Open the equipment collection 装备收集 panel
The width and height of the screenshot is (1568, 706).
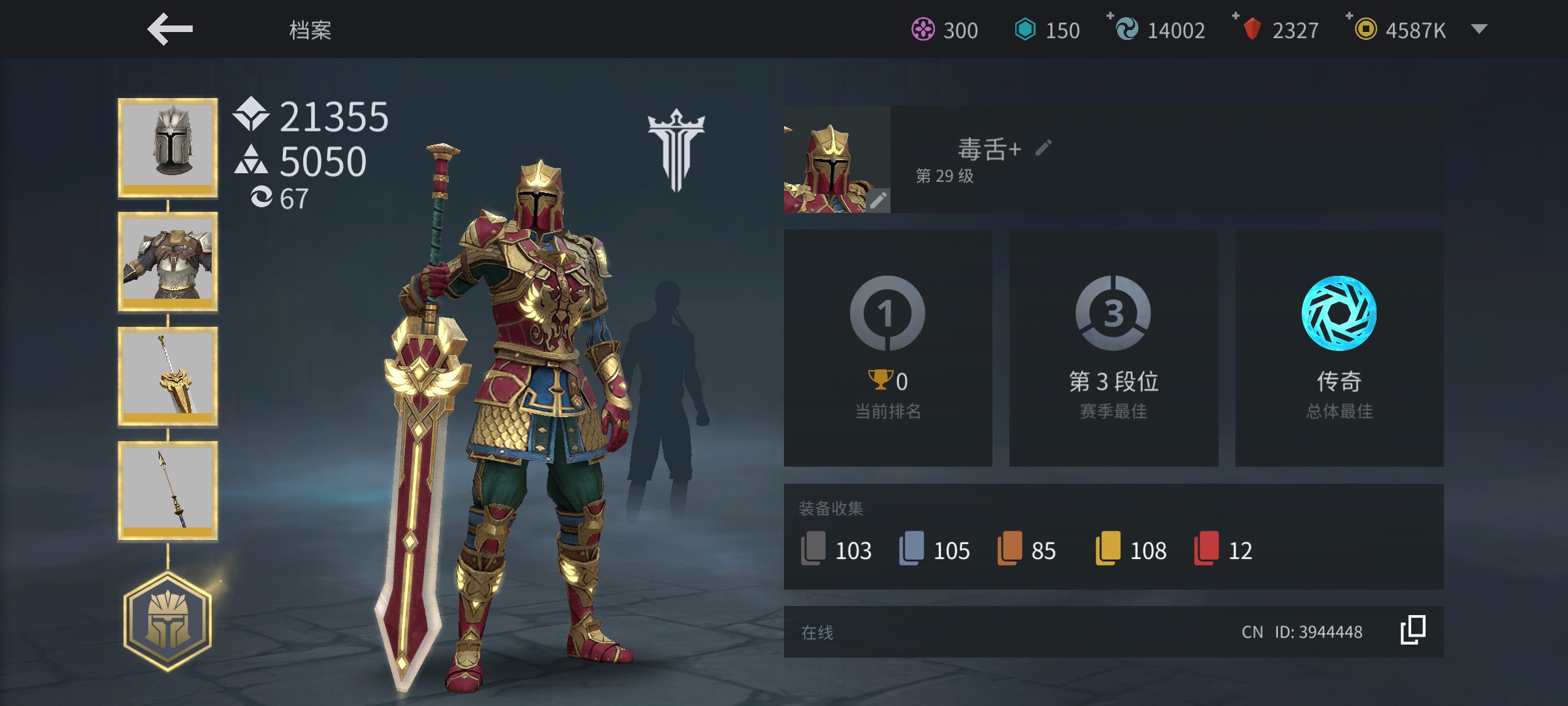[1113, 537]
